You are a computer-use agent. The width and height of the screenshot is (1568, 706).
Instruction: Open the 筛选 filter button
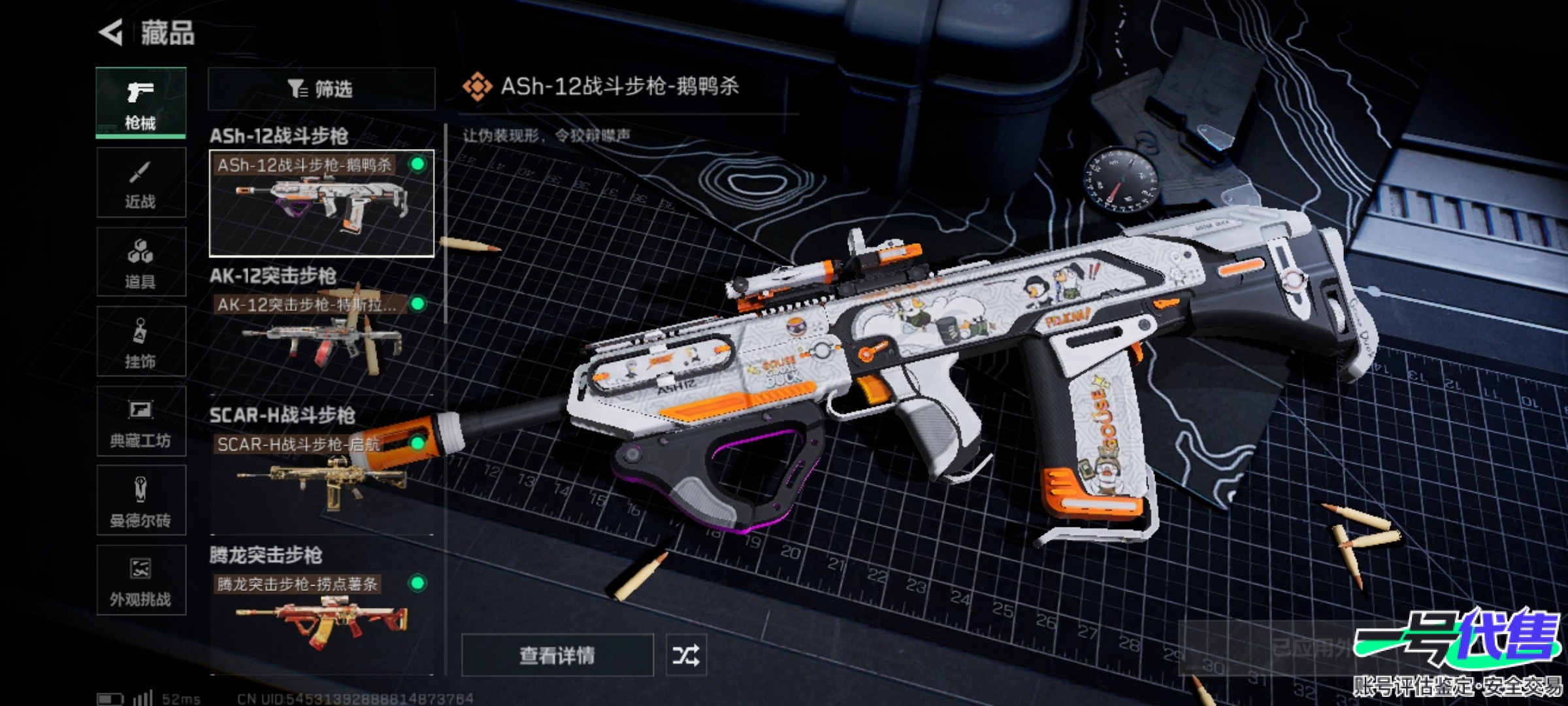click(x=321, y=89)
